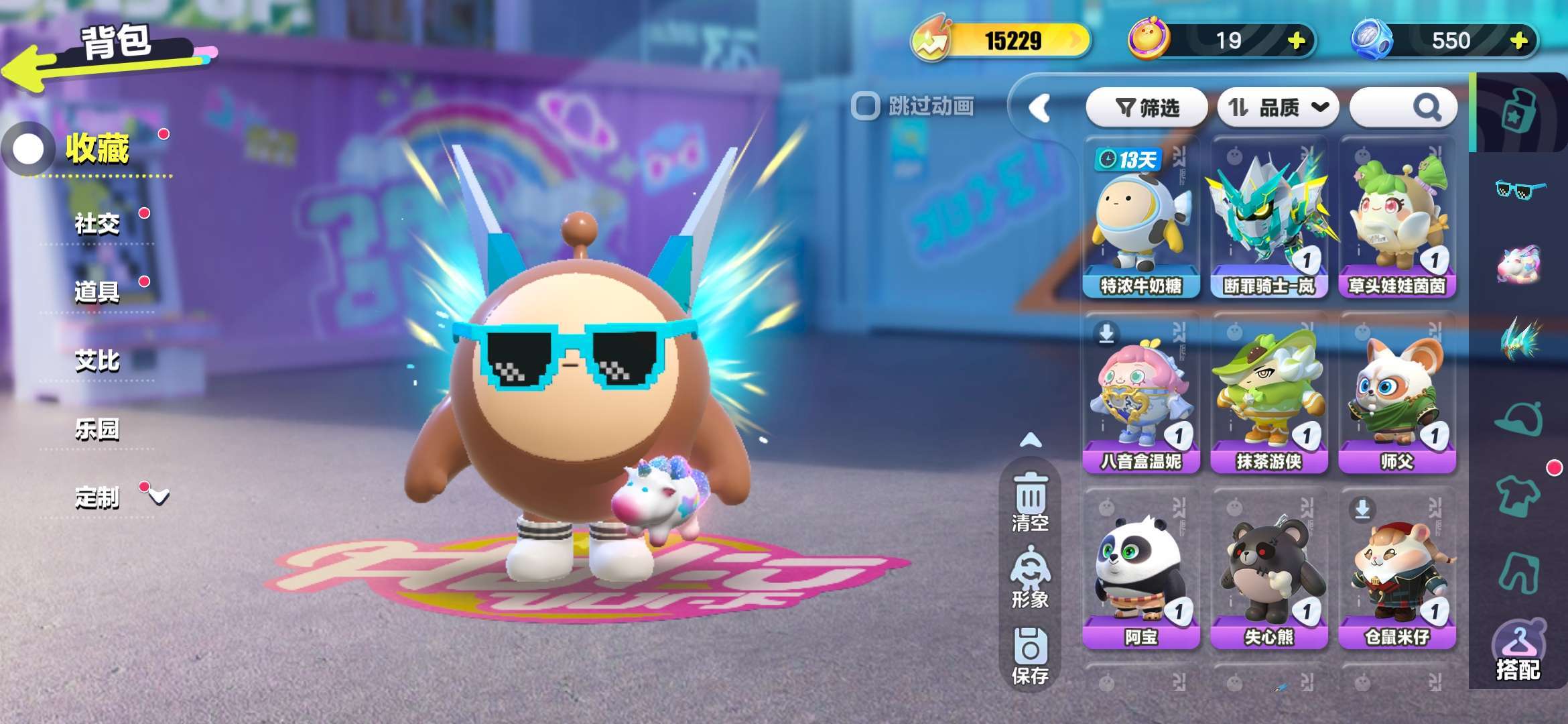Open the 搭配 outfit matching tab
This screenshot has height=724, width=1568.
(x=1518, y=652)
